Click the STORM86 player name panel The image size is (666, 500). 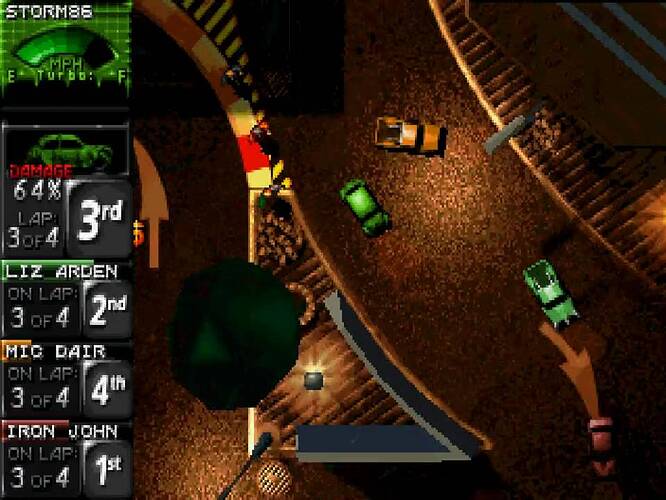(x=48, y=13)
